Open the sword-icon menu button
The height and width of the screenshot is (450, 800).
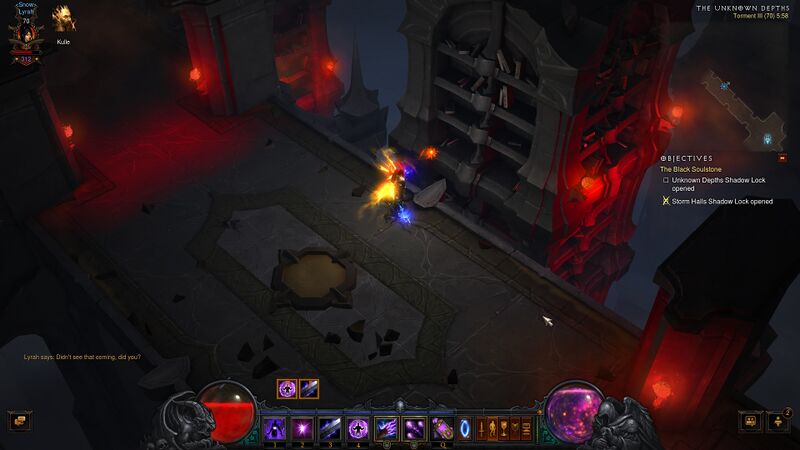tap(482, 429)
